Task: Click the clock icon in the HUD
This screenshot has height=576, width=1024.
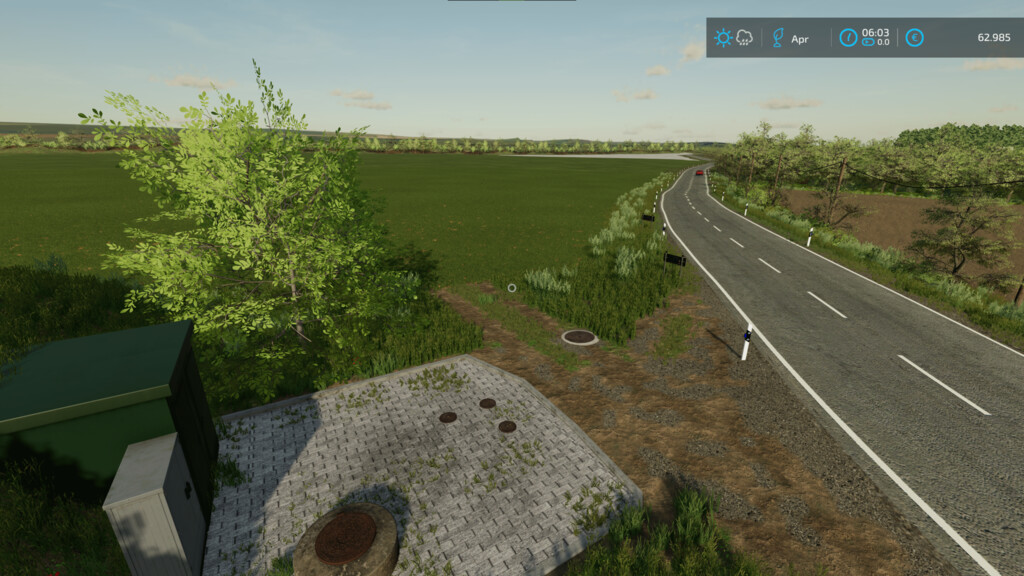Action: pos(848,38)
